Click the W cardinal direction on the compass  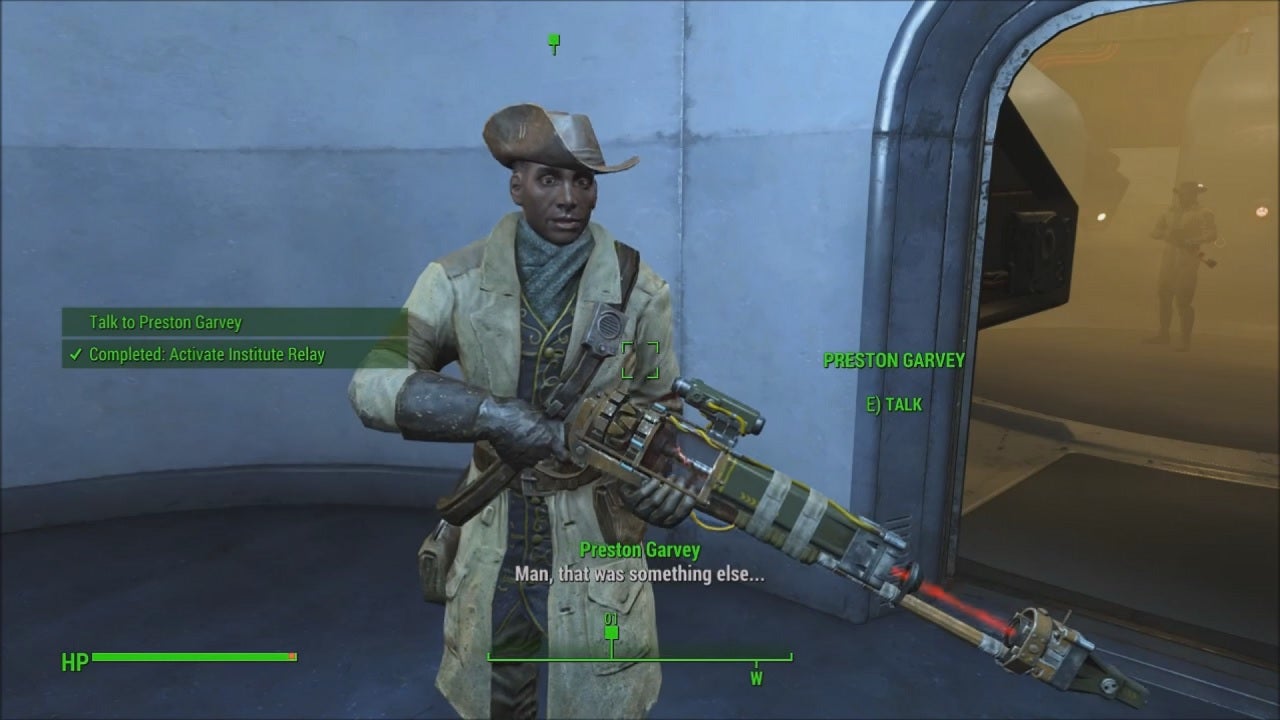pyautogui.click(x=755, y=676)
